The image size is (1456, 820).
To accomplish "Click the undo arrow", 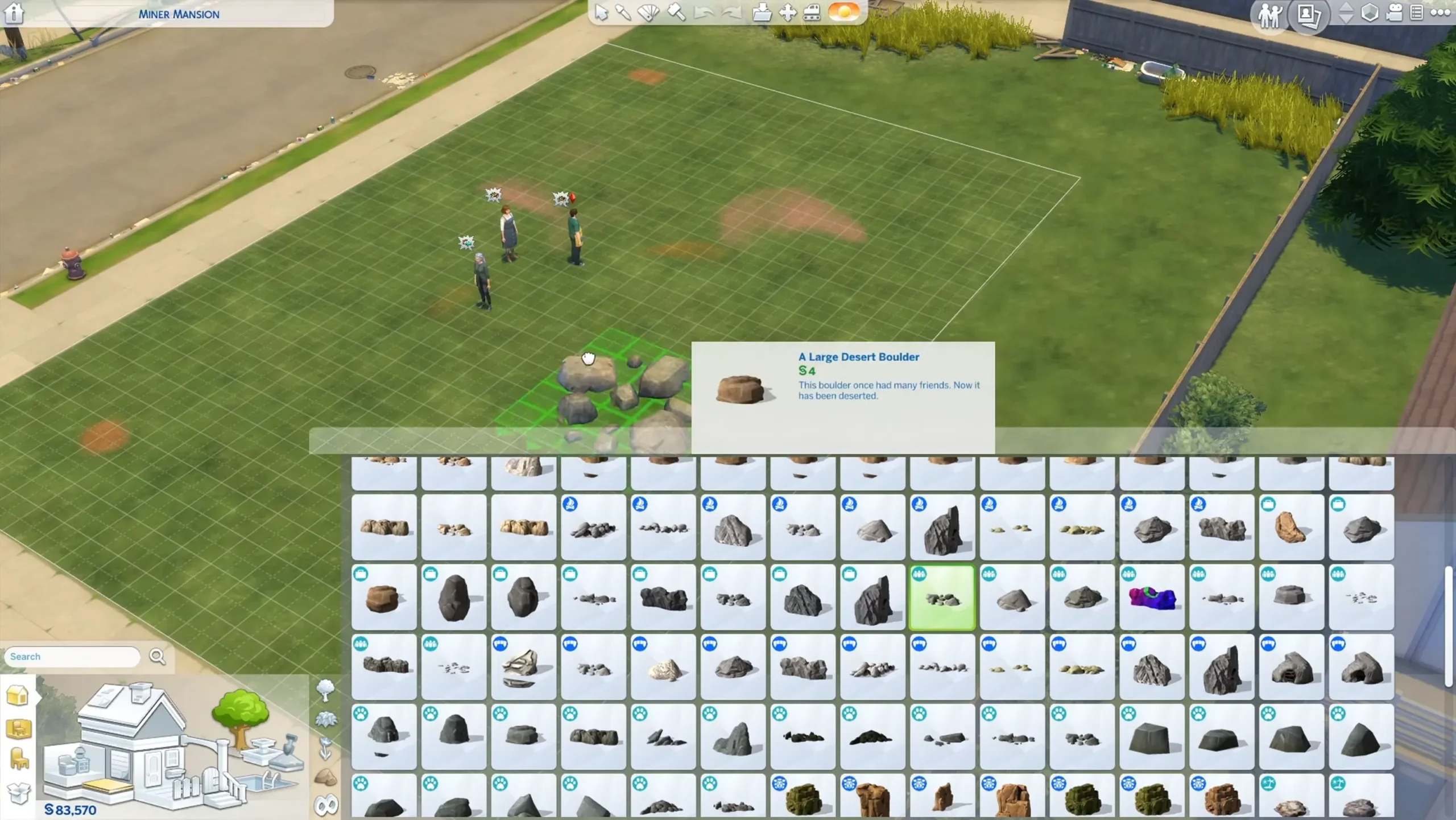I will coord(704,13).
